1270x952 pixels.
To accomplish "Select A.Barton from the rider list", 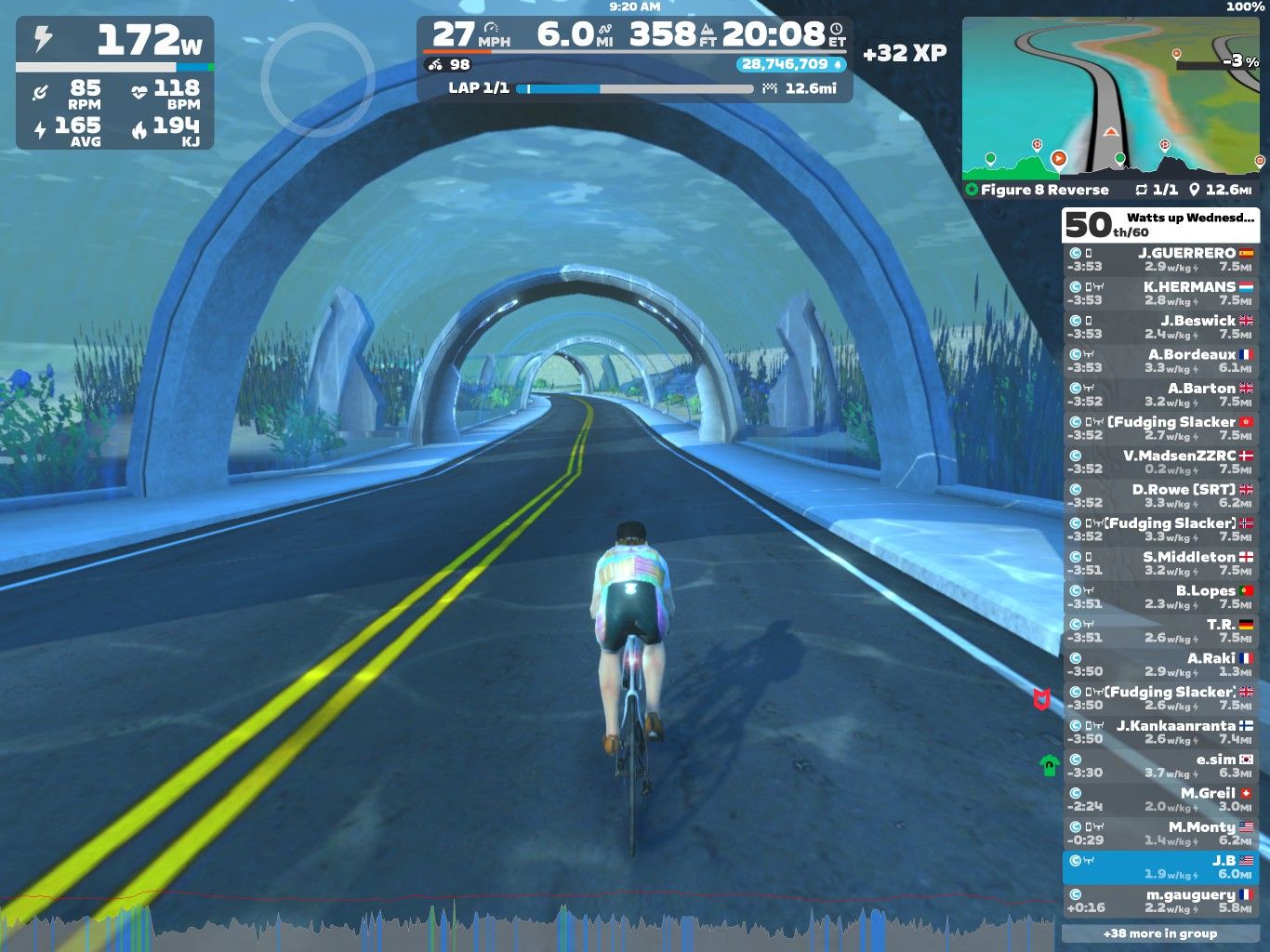I will 1160,394.
